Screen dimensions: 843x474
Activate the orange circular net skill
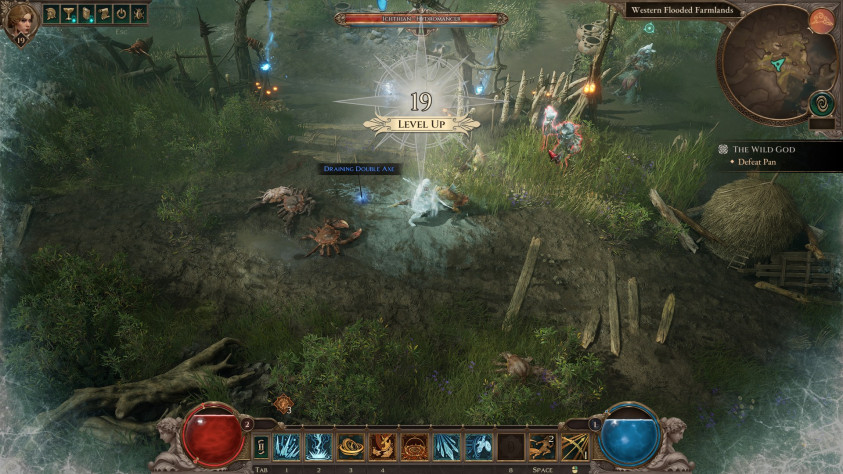(414, 446)
